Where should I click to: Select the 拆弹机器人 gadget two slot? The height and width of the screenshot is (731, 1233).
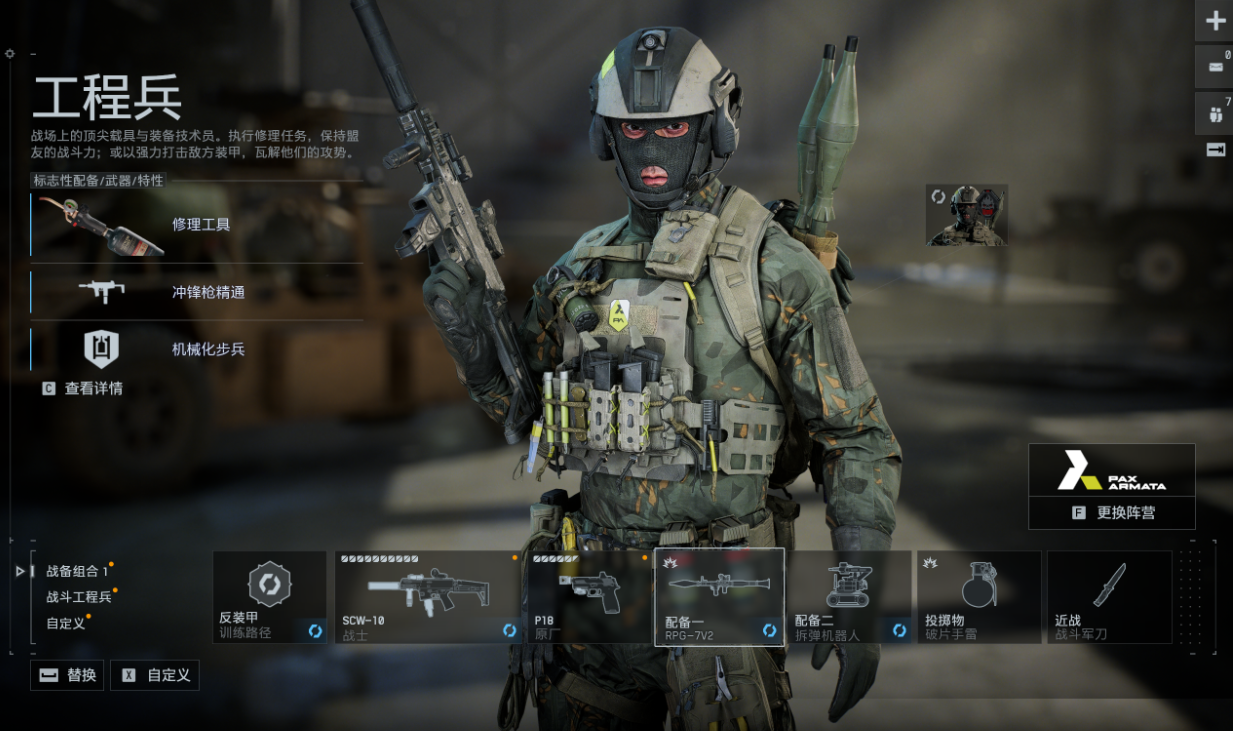[849, 597]
